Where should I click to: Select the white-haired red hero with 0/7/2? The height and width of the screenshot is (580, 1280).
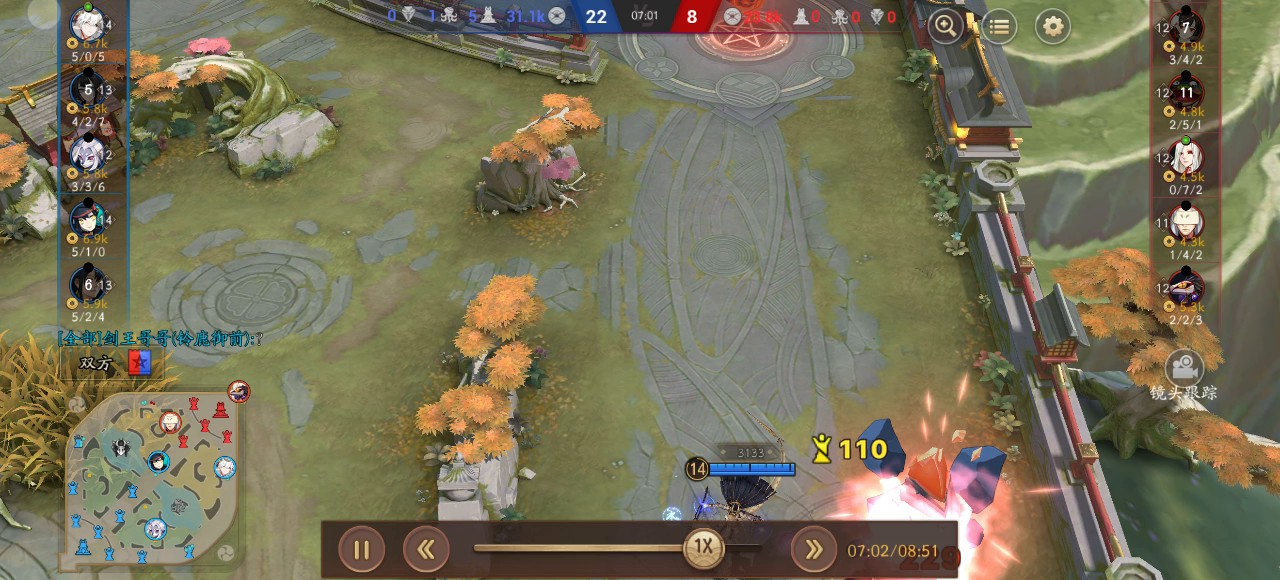(1186, 158)
